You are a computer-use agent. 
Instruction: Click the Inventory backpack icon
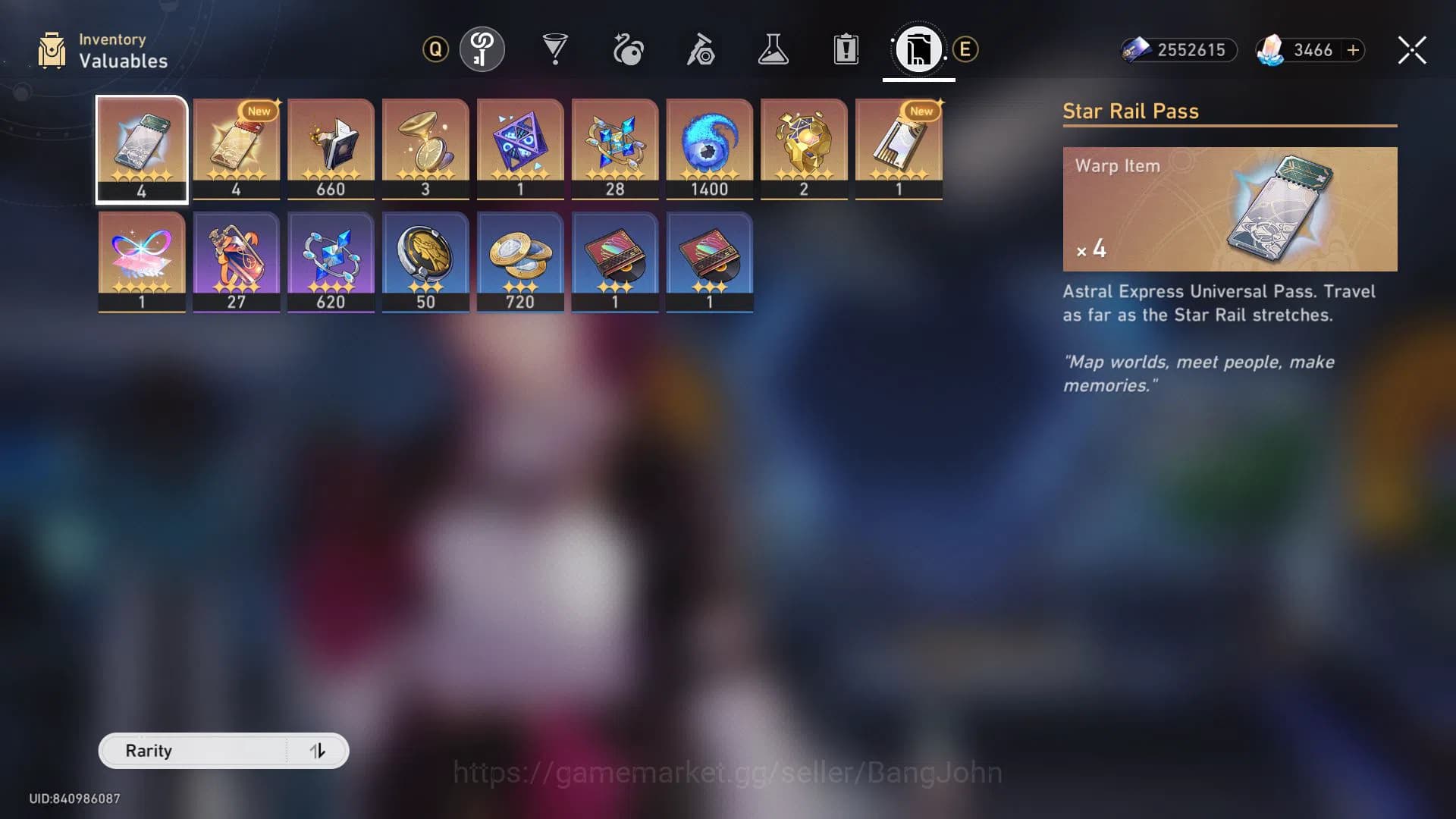click(52, 50)
